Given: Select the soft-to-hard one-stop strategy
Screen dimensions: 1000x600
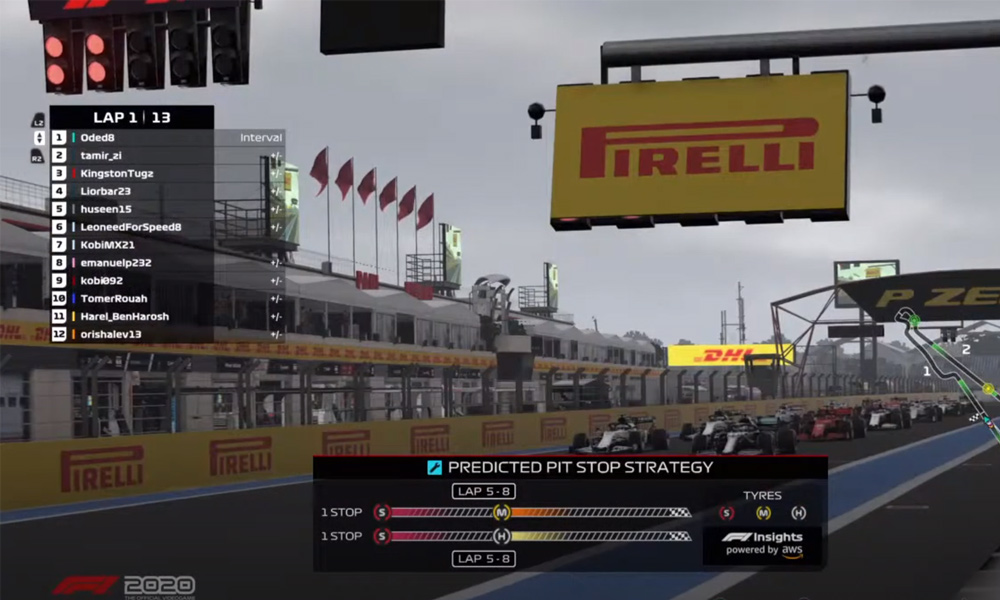Looking at the screenshot, I should [532, 536].
